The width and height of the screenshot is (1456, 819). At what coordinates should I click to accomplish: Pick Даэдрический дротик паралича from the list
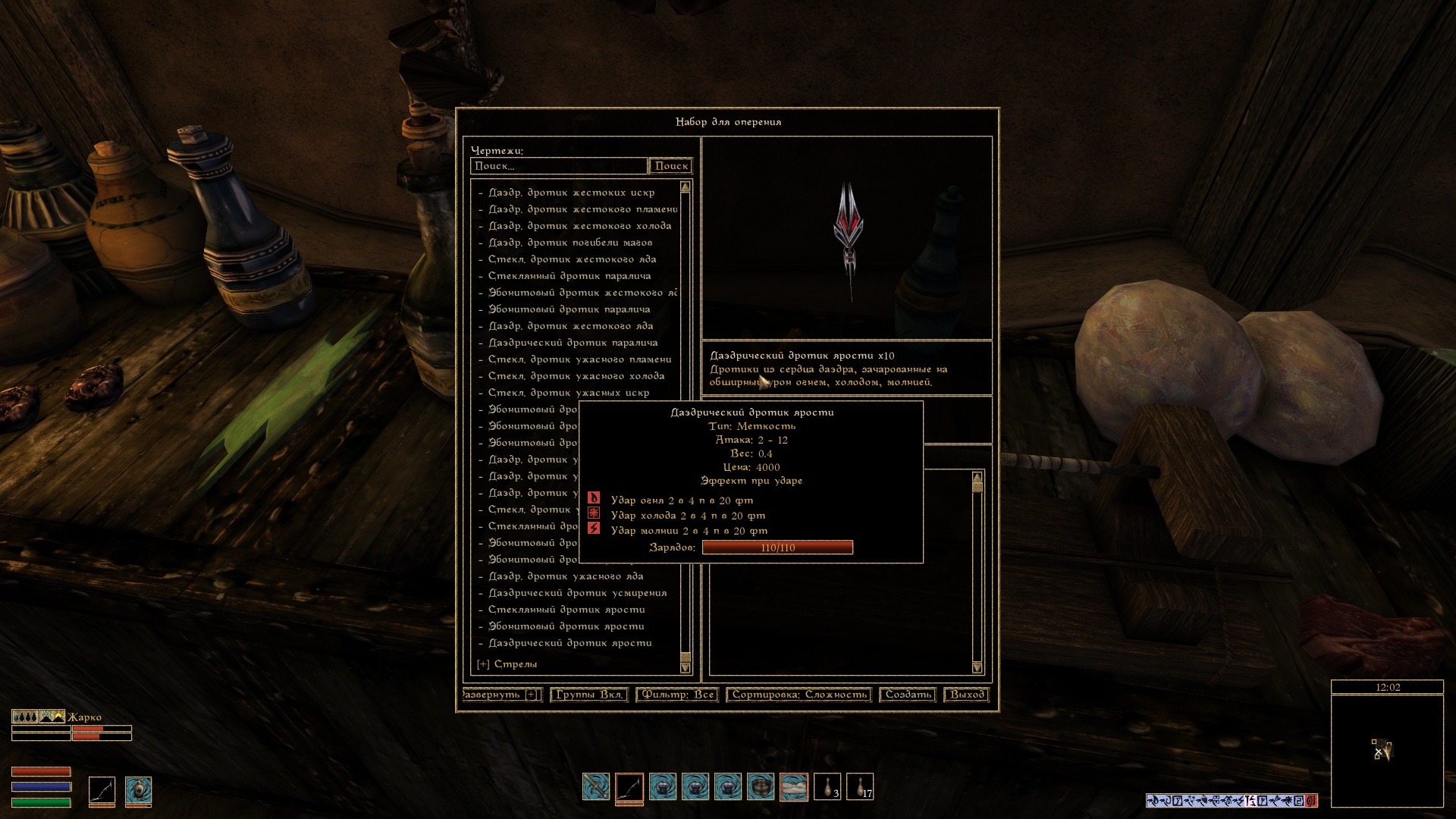click(x=573, y=343)
